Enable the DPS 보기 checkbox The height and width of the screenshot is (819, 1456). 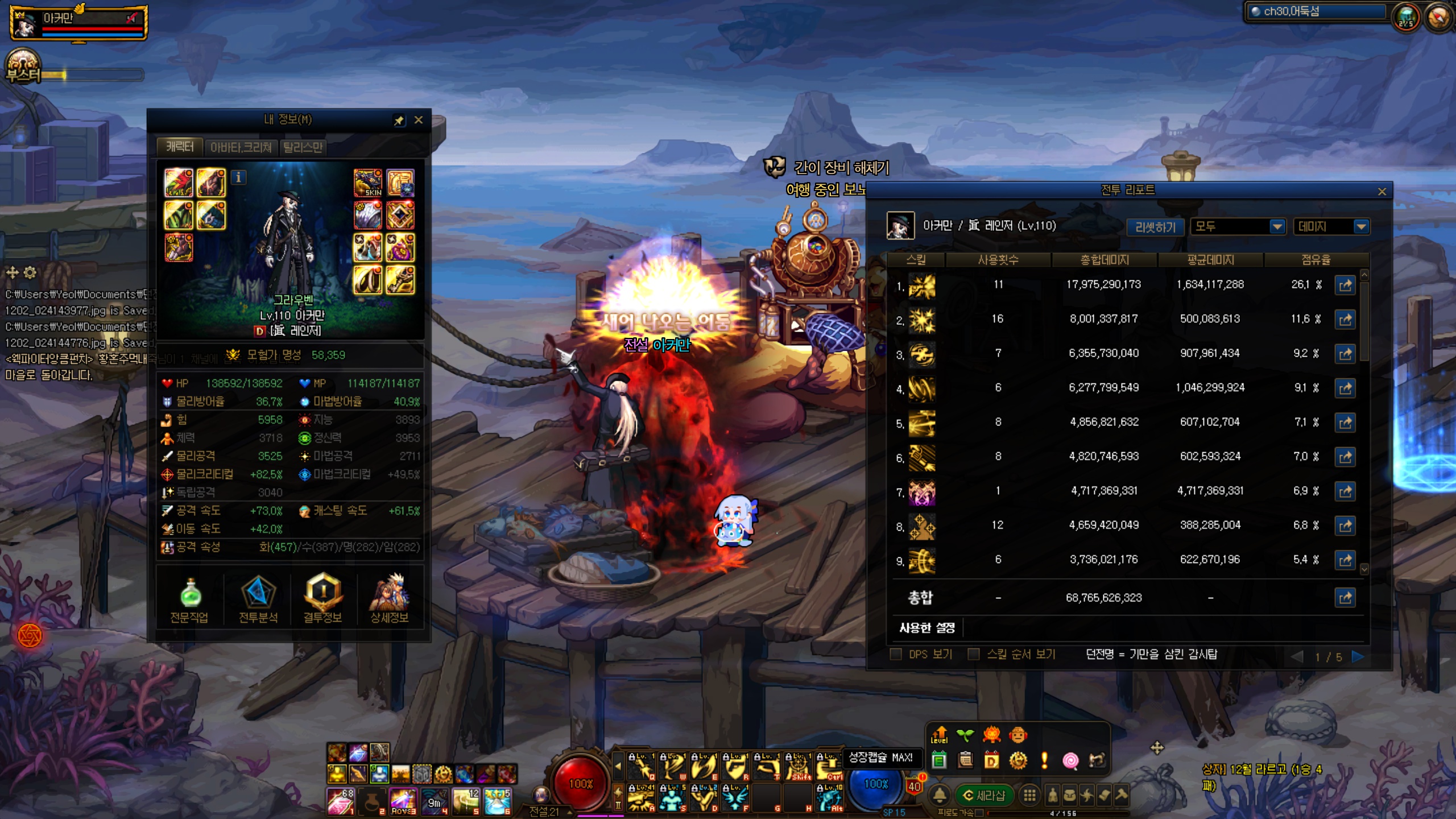pyautogui.click(x=896, y=655)
